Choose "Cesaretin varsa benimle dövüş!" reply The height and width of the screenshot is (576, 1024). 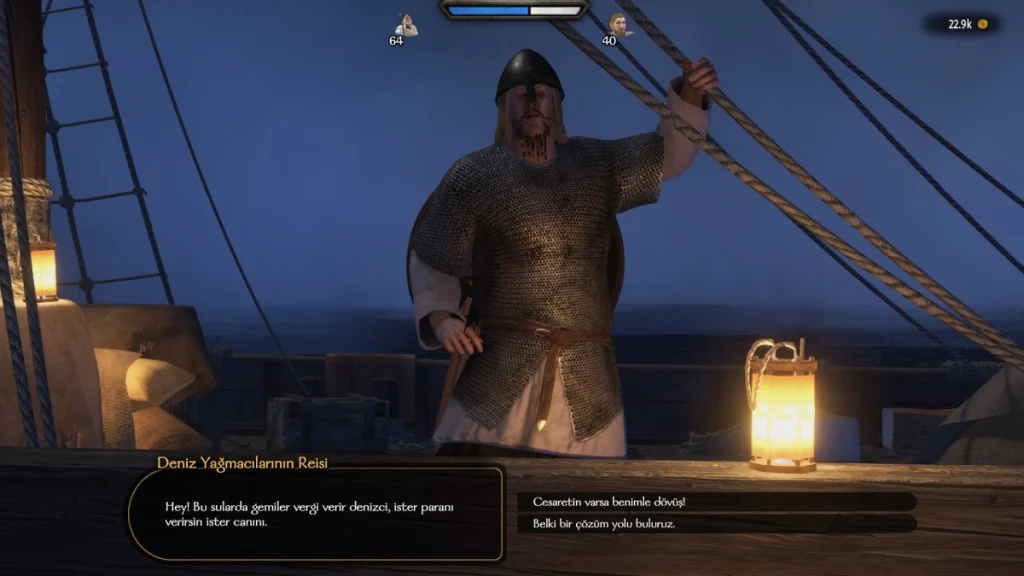click(715, 501)
